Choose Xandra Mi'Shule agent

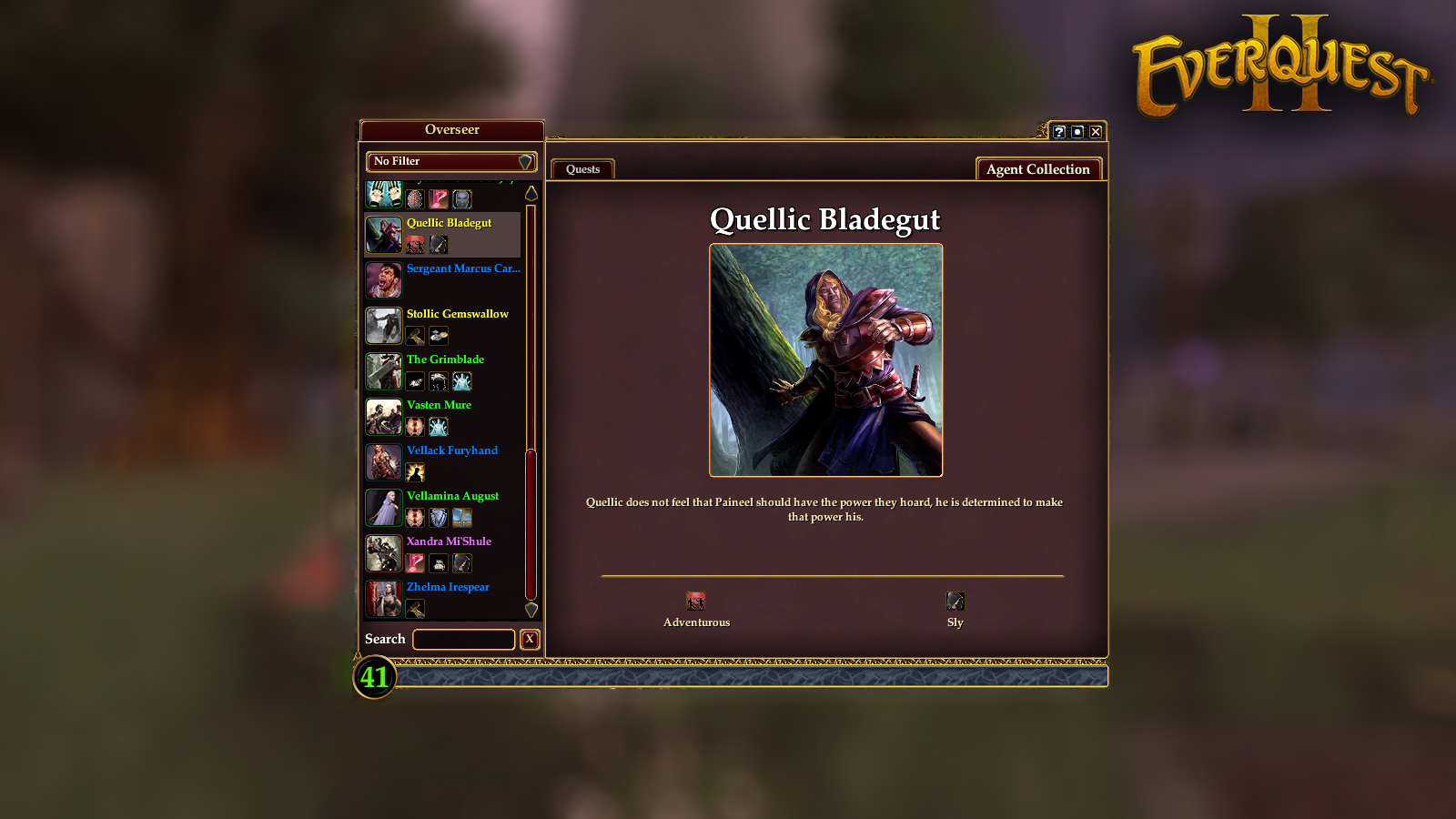point(449,541)
